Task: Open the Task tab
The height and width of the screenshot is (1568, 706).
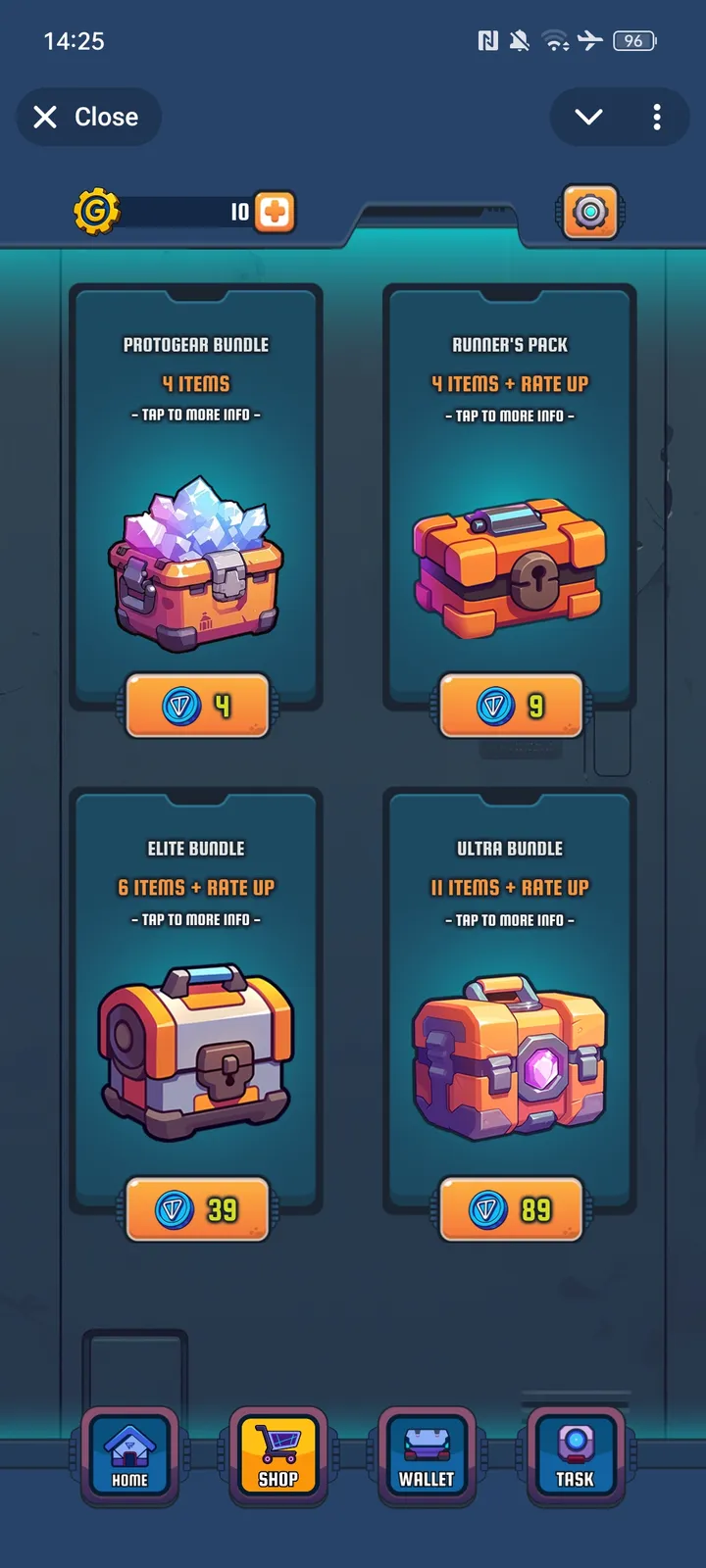Action: coord(576,1455)
